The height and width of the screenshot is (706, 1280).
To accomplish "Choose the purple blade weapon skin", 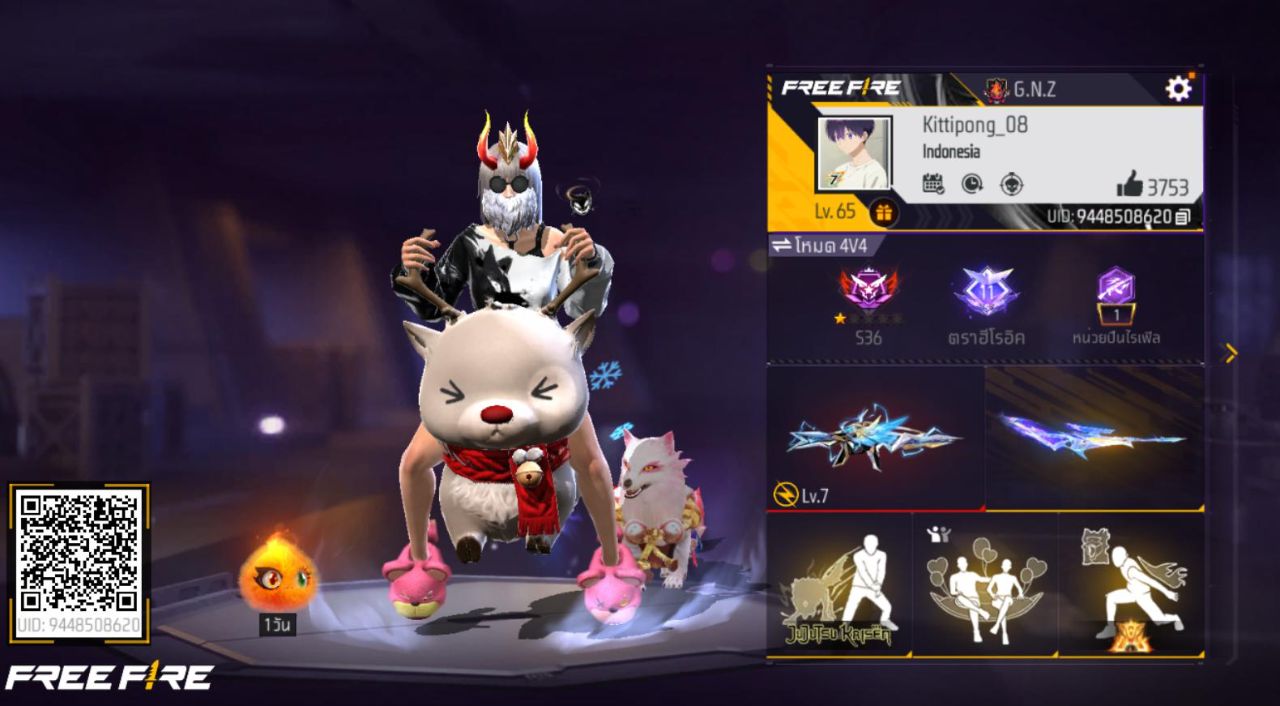I will click(1094, 436).
